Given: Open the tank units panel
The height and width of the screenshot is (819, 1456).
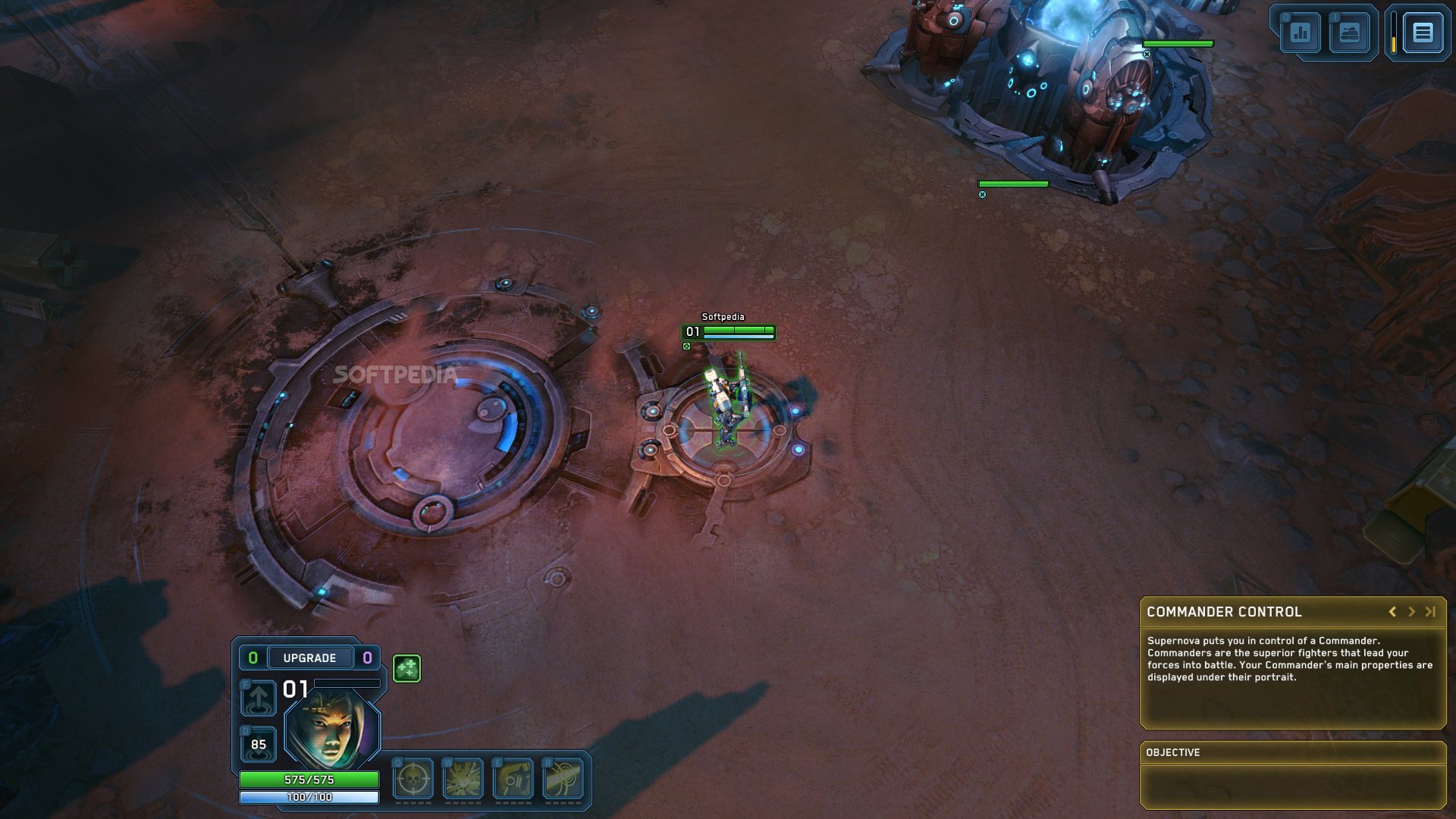Looking at the screenshot, I should pyautogui.click(x=1349, y=33).
